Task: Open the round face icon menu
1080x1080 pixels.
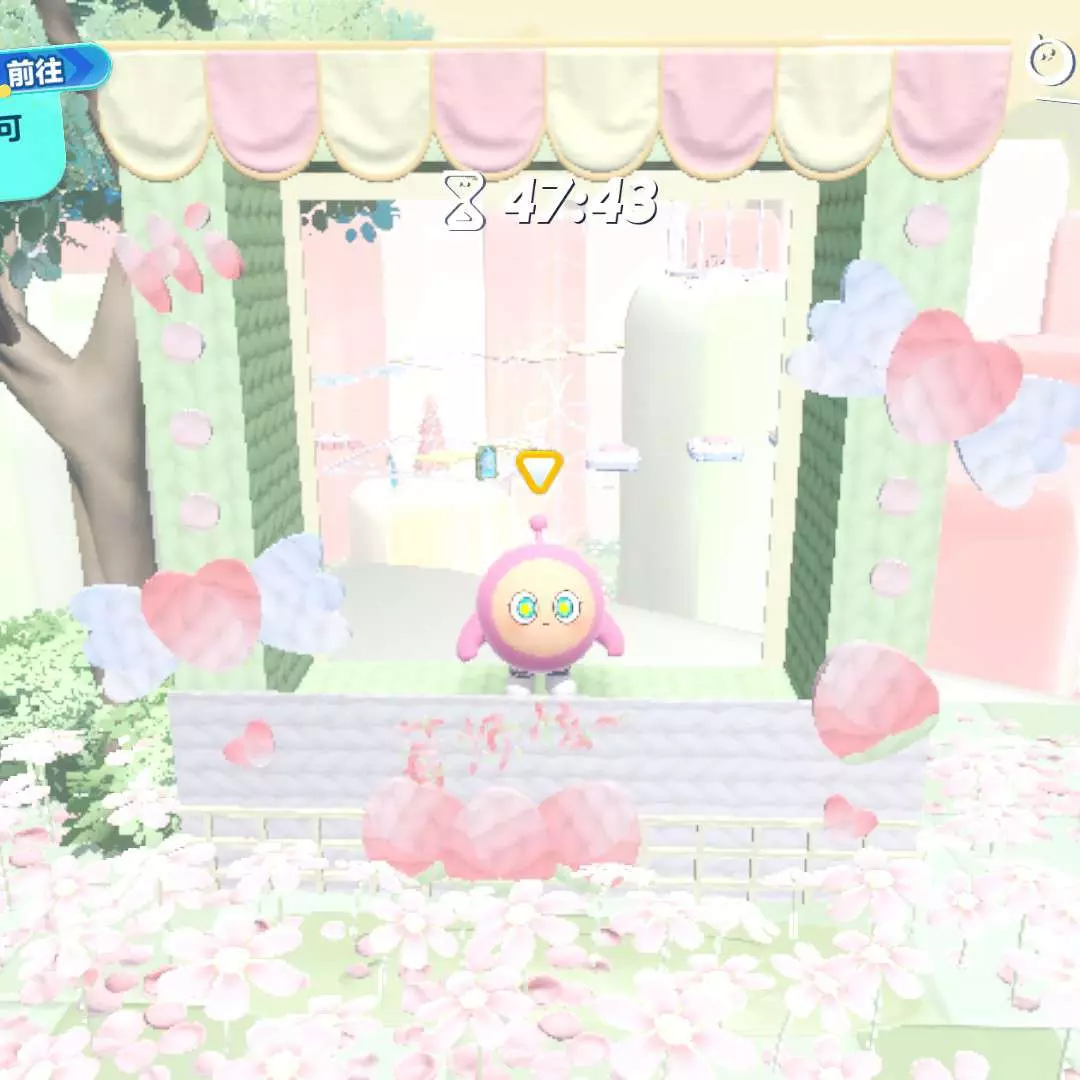Action: (x=1052, y=60)
